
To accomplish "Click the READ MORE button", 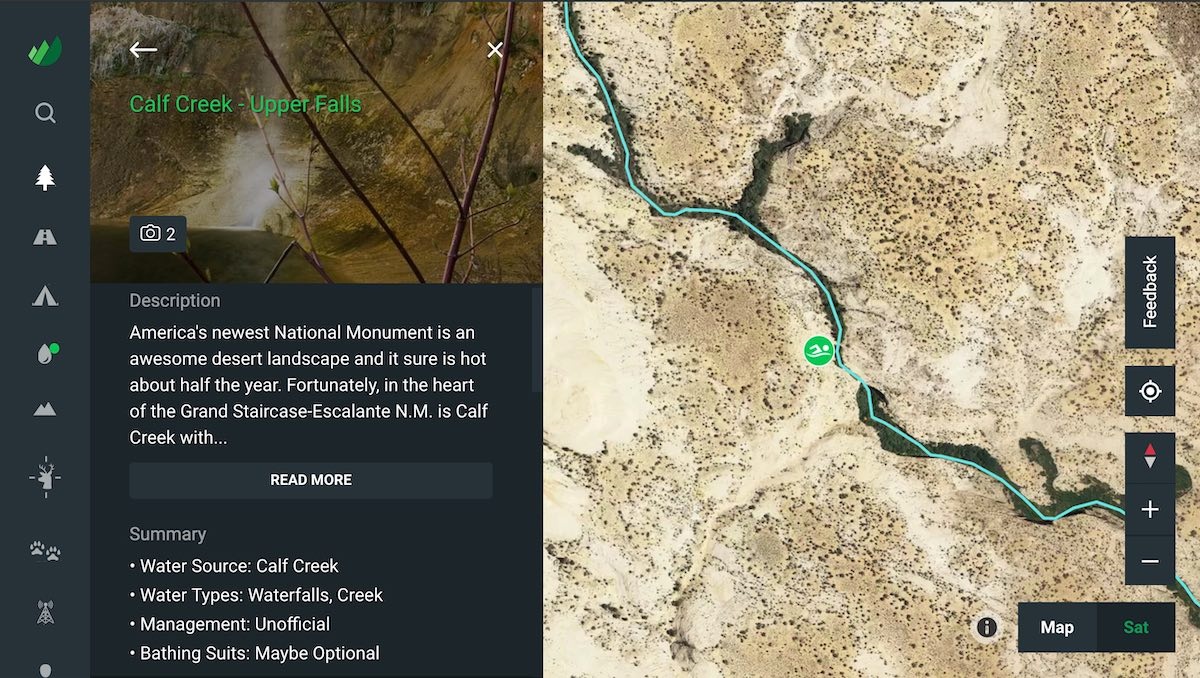I will 311,480.
